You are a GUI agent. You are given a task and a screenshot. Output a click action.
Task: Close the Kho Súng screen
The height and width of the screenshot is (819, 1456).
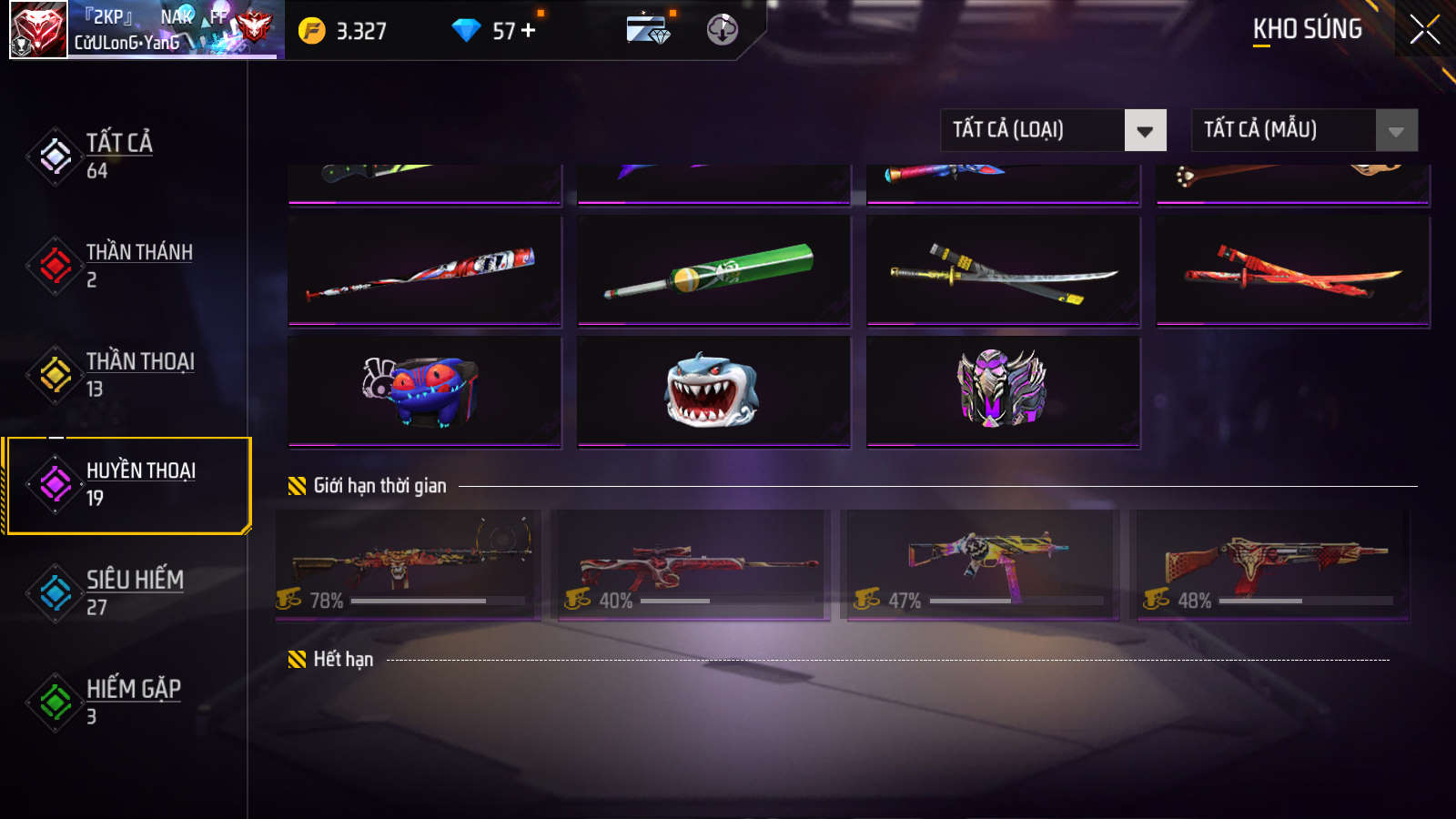1424,30
